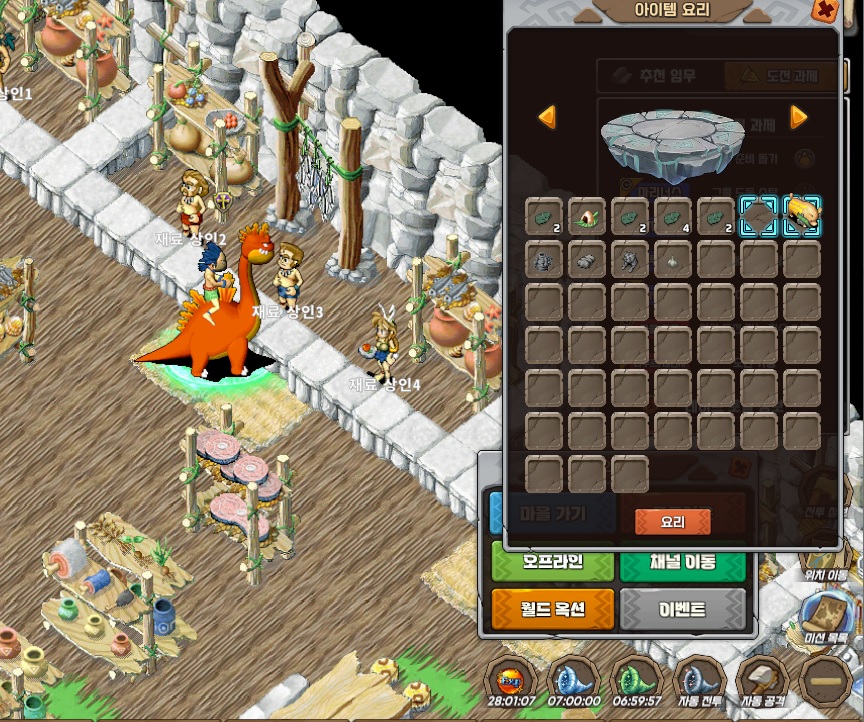
Task: Click the orange 요리 cook button
Action: tap(672, 521)
